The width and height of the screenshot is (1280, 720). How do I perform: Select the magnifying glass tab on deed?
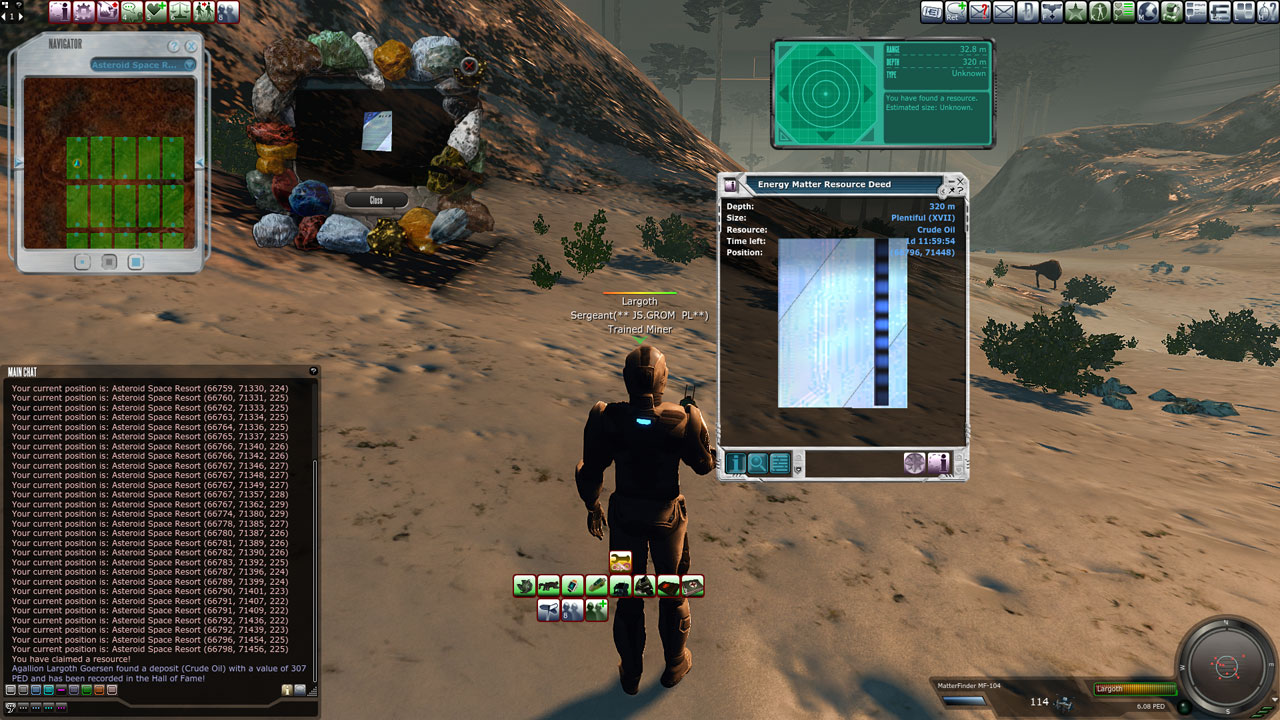[x=758, y=463]
